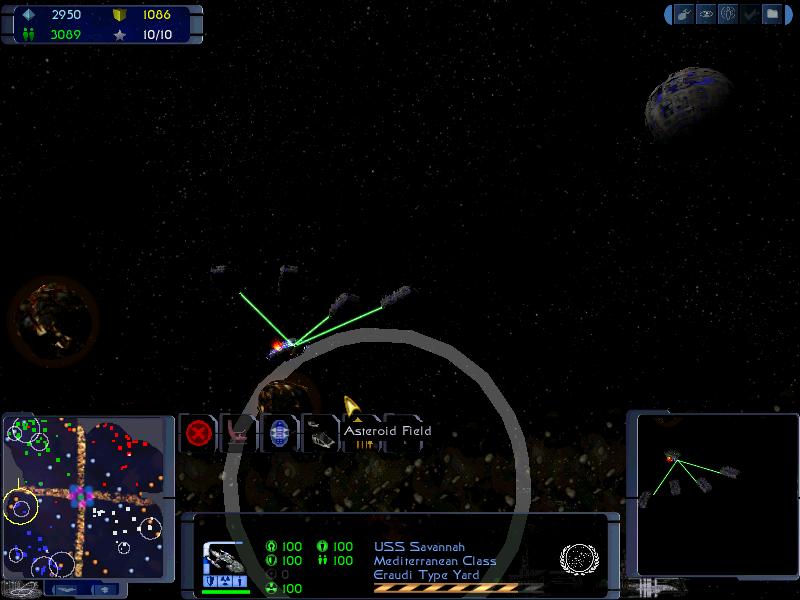Toggle the eye-shaped view toolbar button
This screenshot has width=800, height=600.
pos(707,14)
